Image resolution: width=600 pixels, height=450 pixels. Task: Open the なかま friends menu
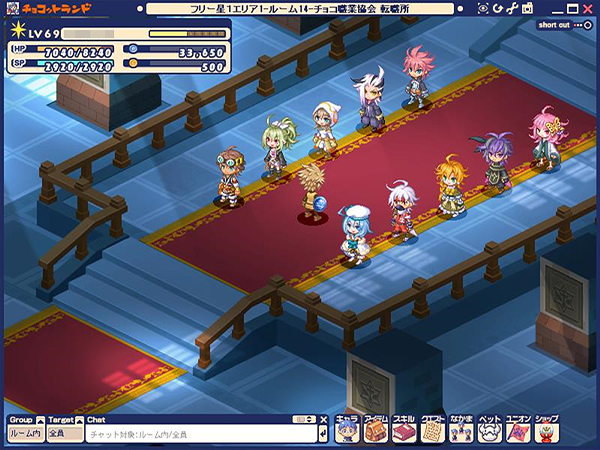(x=462, y=429)
